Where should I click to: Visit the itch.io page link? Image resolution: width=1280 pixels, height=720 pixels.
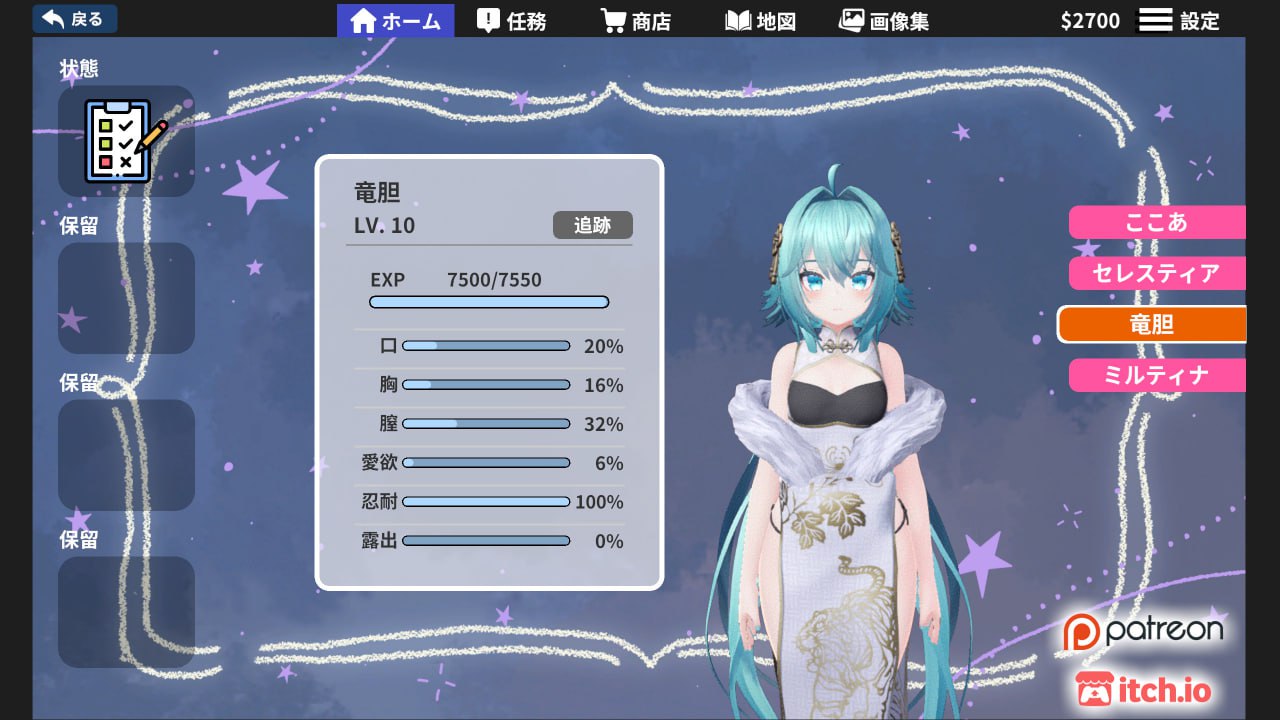point(1143,689)
